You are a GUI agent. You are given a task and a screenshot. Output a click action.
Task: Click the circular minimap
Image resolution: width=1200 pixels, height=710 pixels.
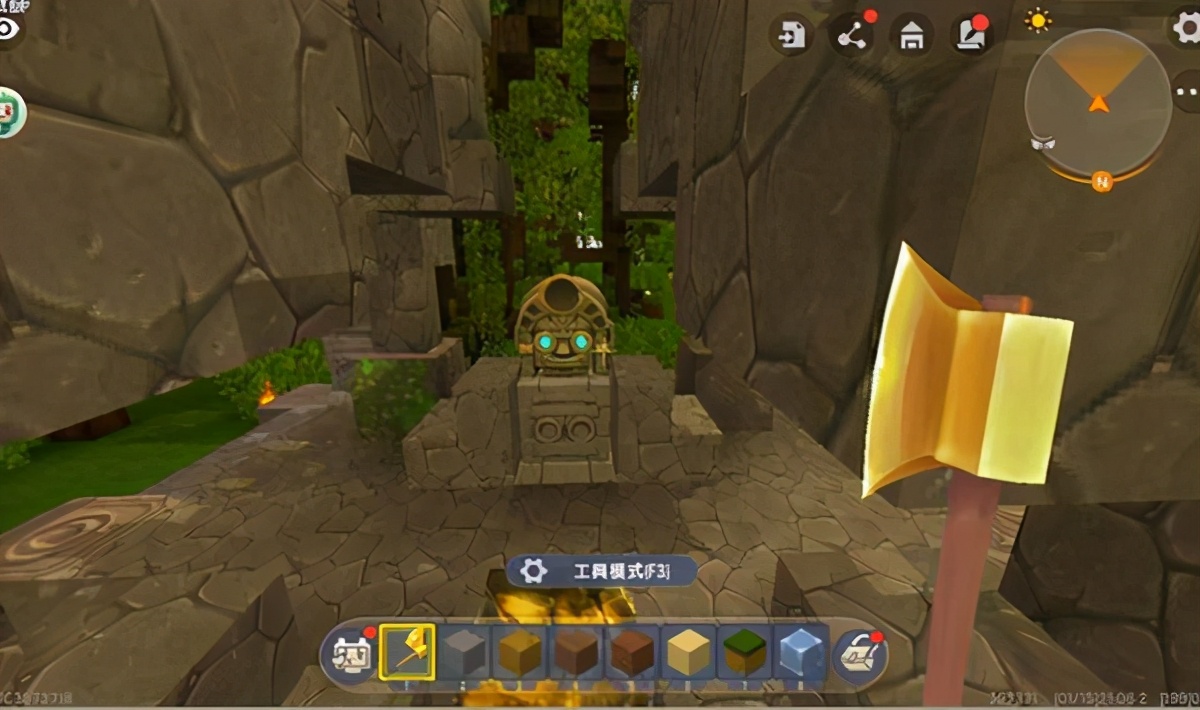click(x=1098, y=102)
